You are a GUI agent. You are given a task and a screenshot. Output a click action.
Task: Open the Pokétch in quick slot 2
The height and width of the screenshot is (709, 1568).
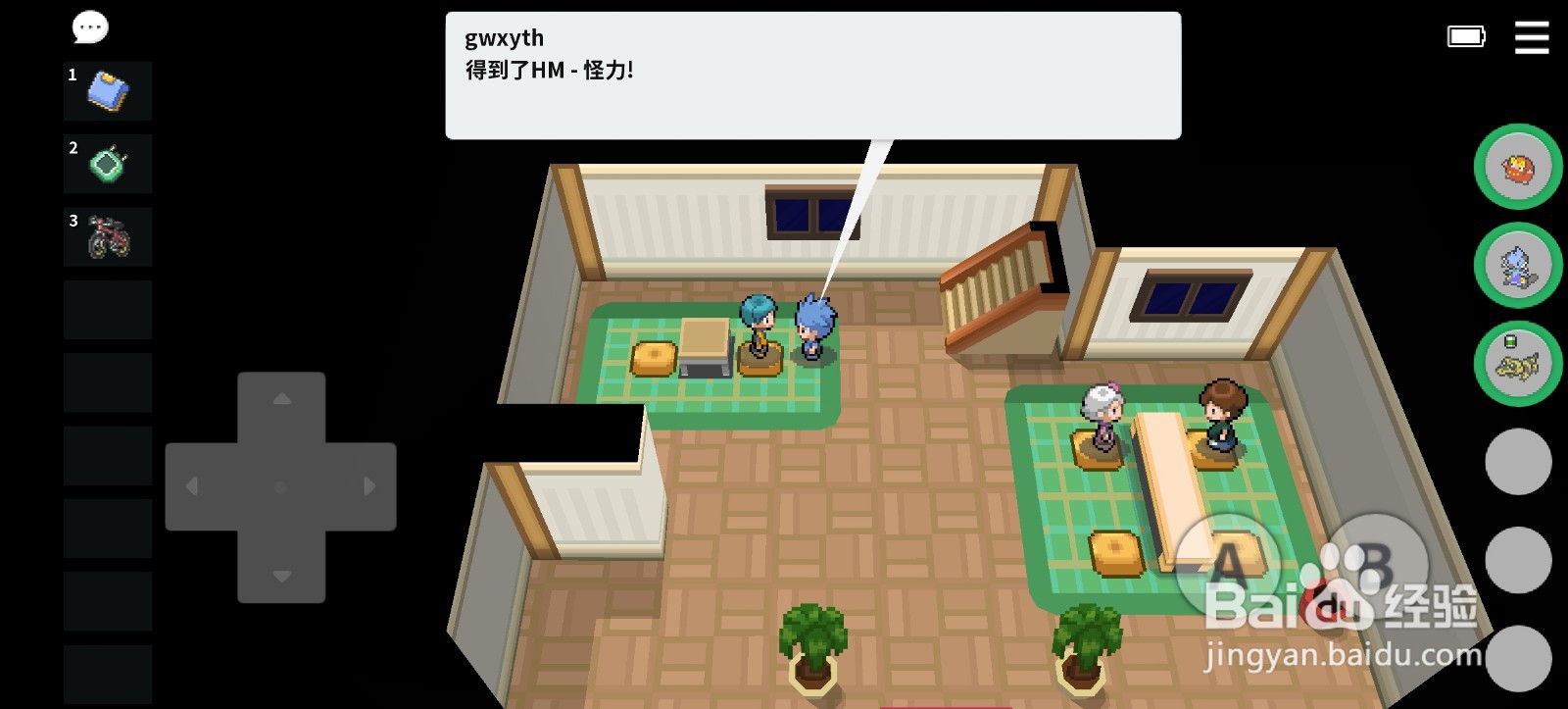coord(108,163)
